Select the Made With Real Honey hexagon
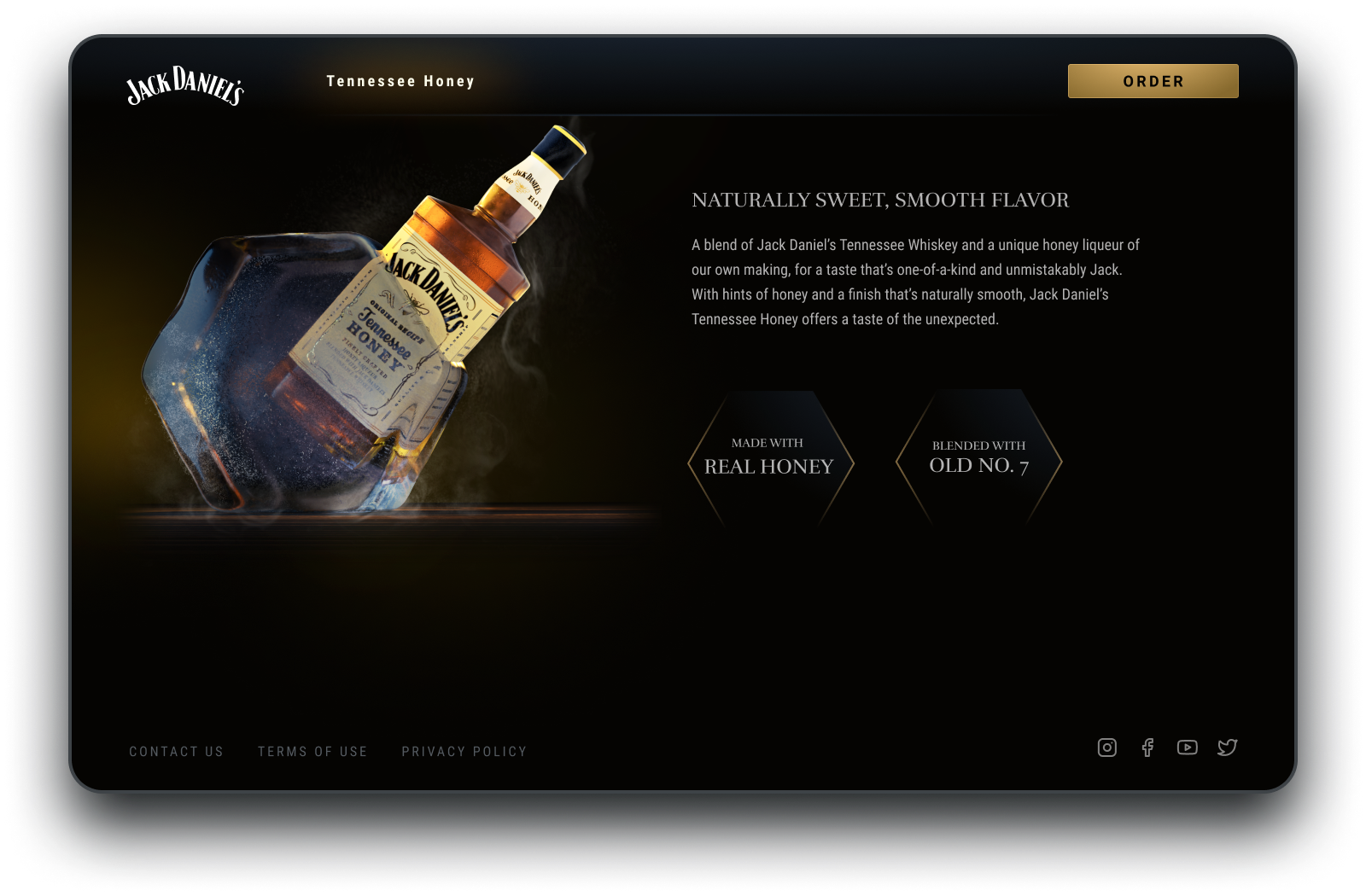 (x=770, y=458)
